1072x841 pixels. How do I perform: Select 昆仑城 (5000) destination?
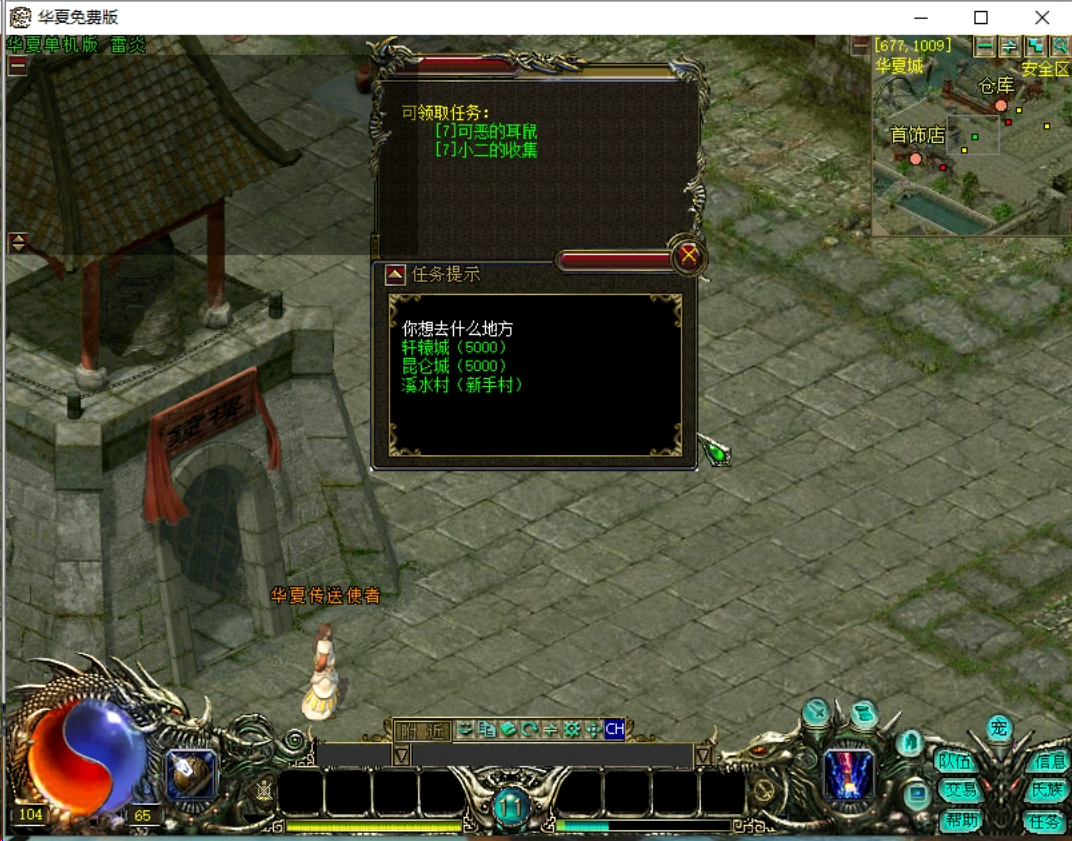[454, 366]
